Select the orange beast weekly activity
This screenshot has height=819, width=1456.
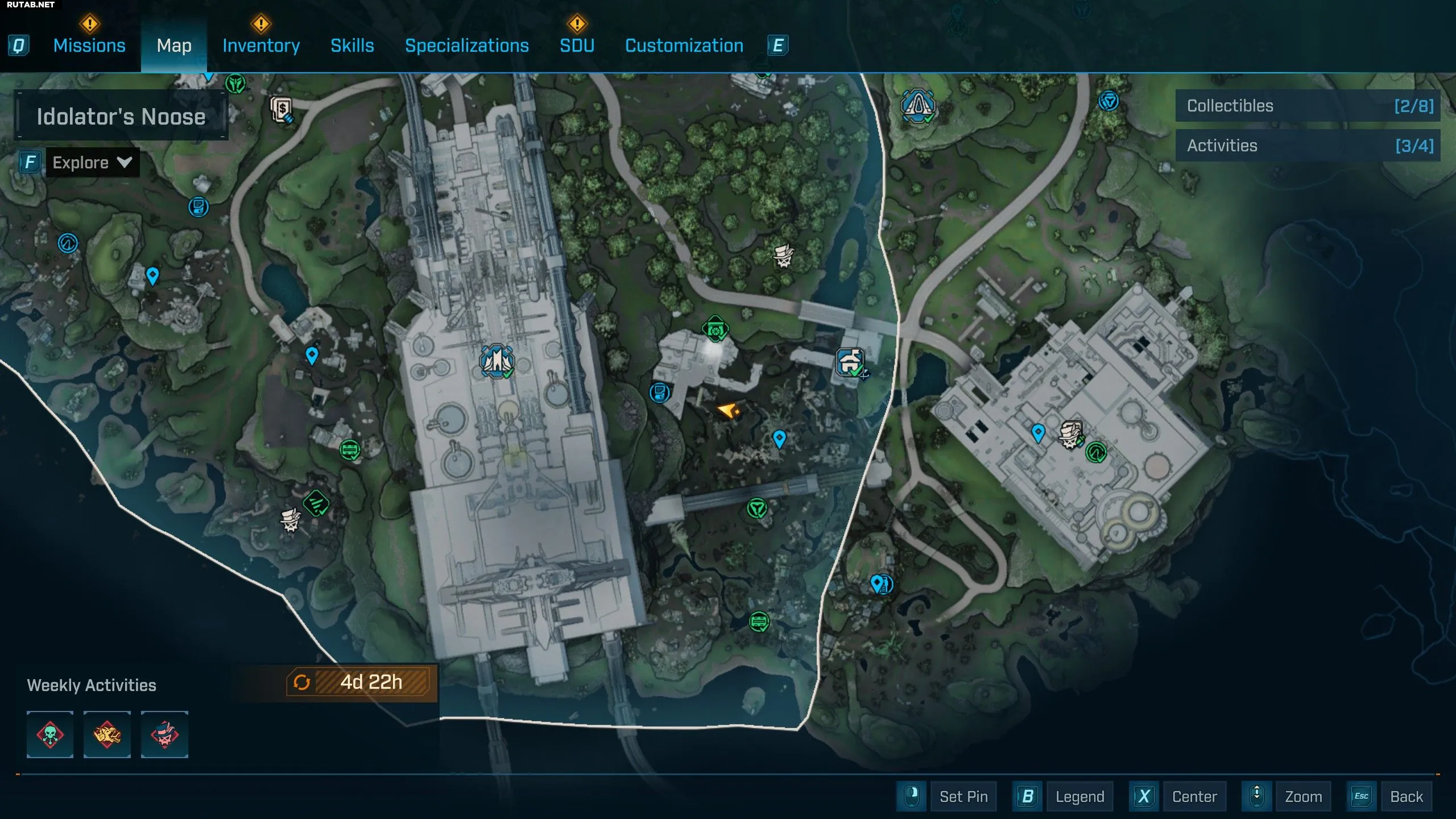[x=107, y=734]
